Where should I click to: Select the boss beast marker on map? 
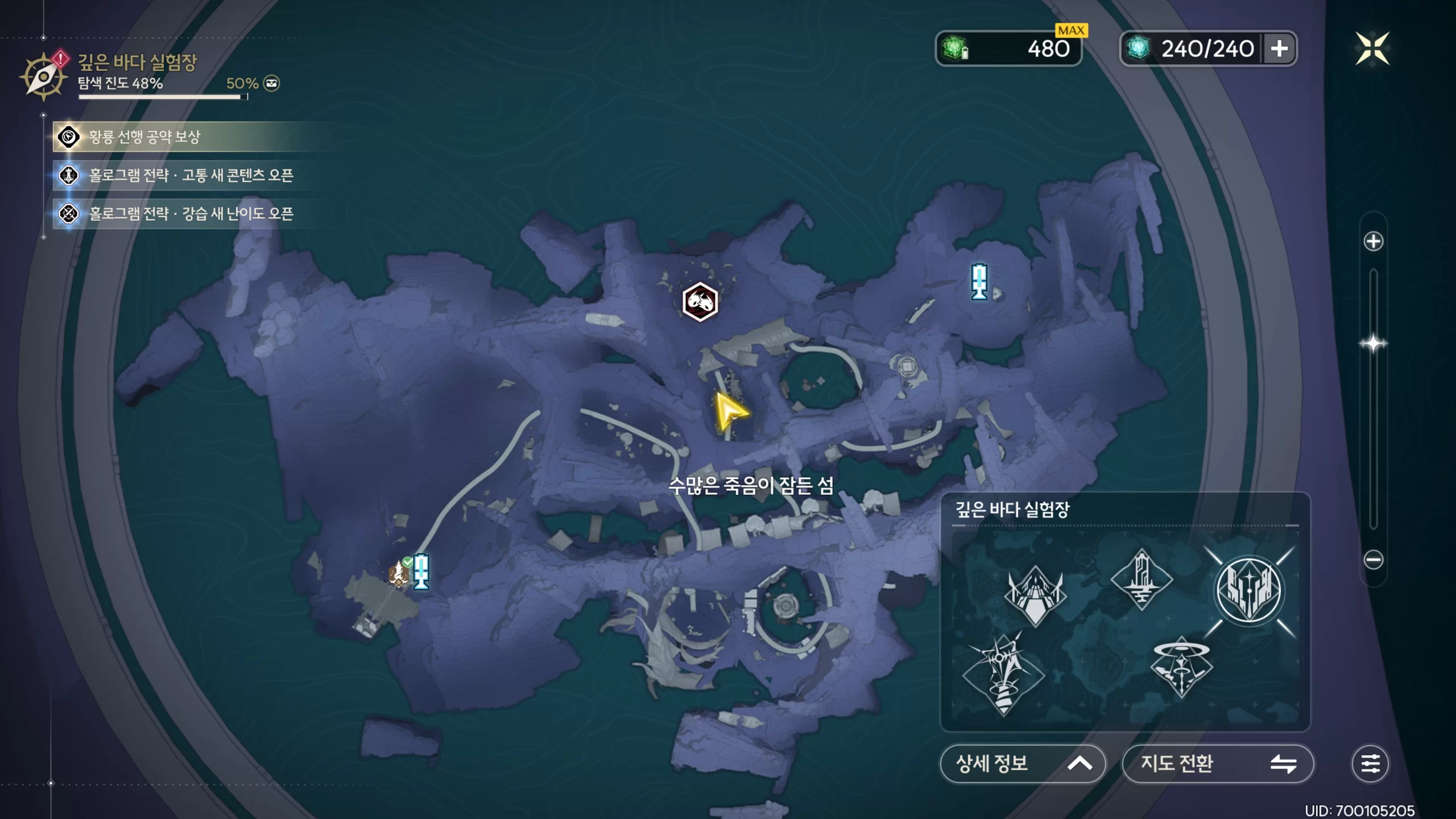pyautogui.click(x=700, y=301)
